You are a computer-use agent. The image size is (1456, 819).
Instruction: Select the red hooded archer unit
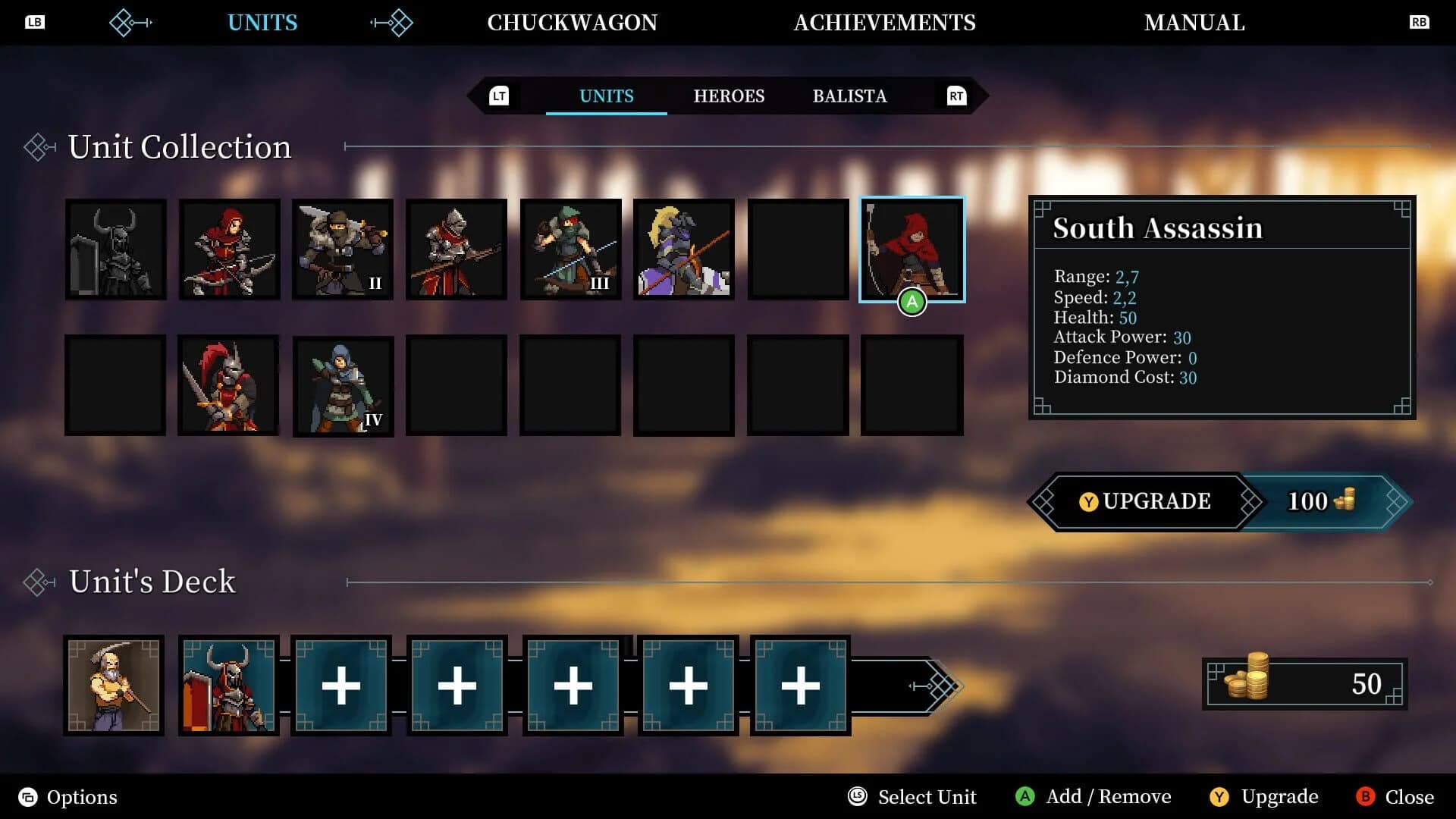click(229, 249)
